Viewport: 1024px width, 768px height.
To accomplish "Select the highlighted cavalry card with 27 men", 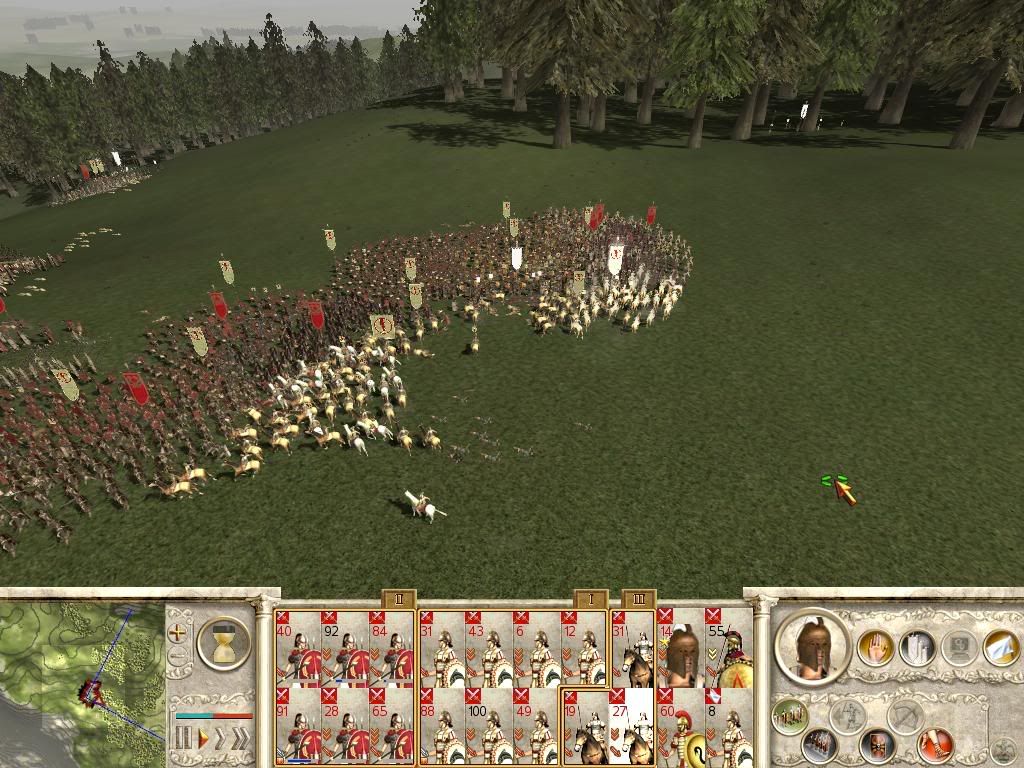I will click(631, 726).
